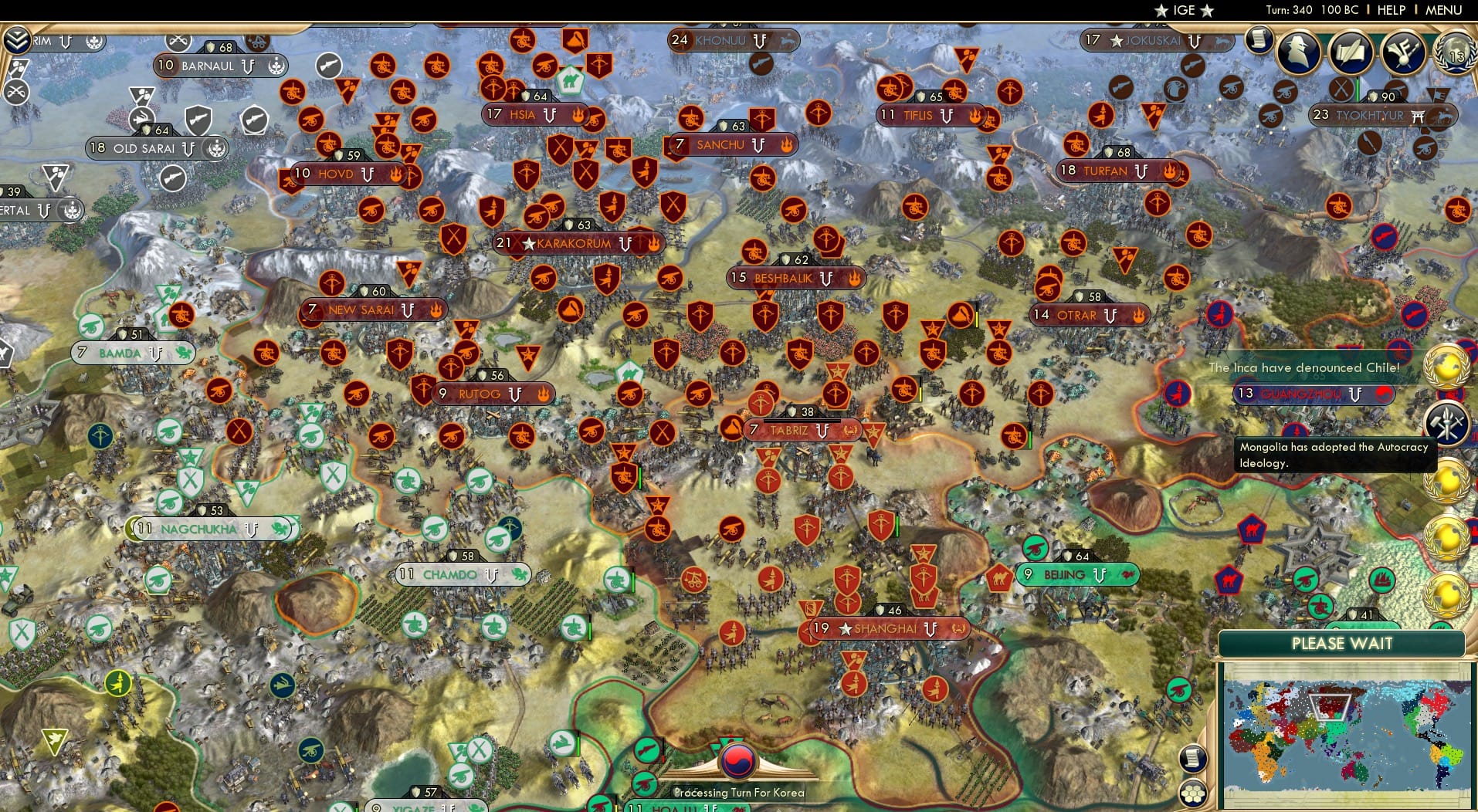The width and height of the screenshot is (1478, 812).
Task: Open Guangzhou by clicking its city name
Action: click(x=1305, y=394)
